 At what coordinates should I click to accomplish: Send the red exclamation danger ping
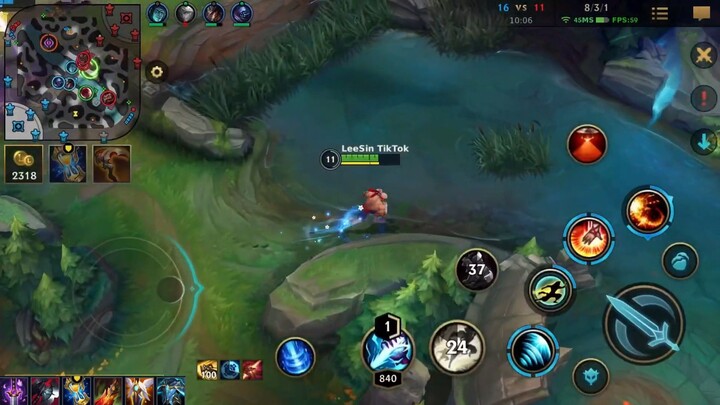click(x=704, y=98)
